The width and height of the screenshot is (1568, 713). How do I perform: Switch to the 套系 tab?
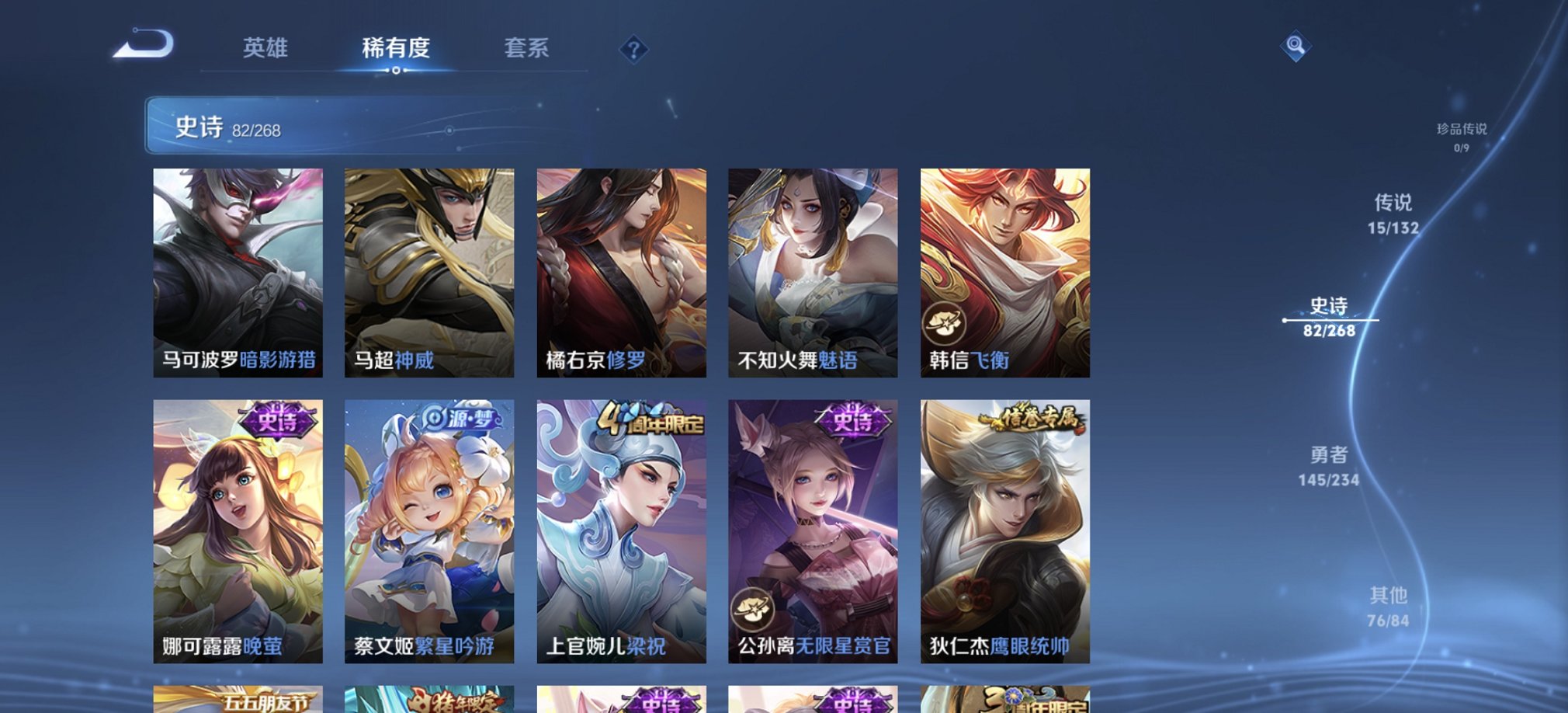pyautogui.click(x=528, y=48)
